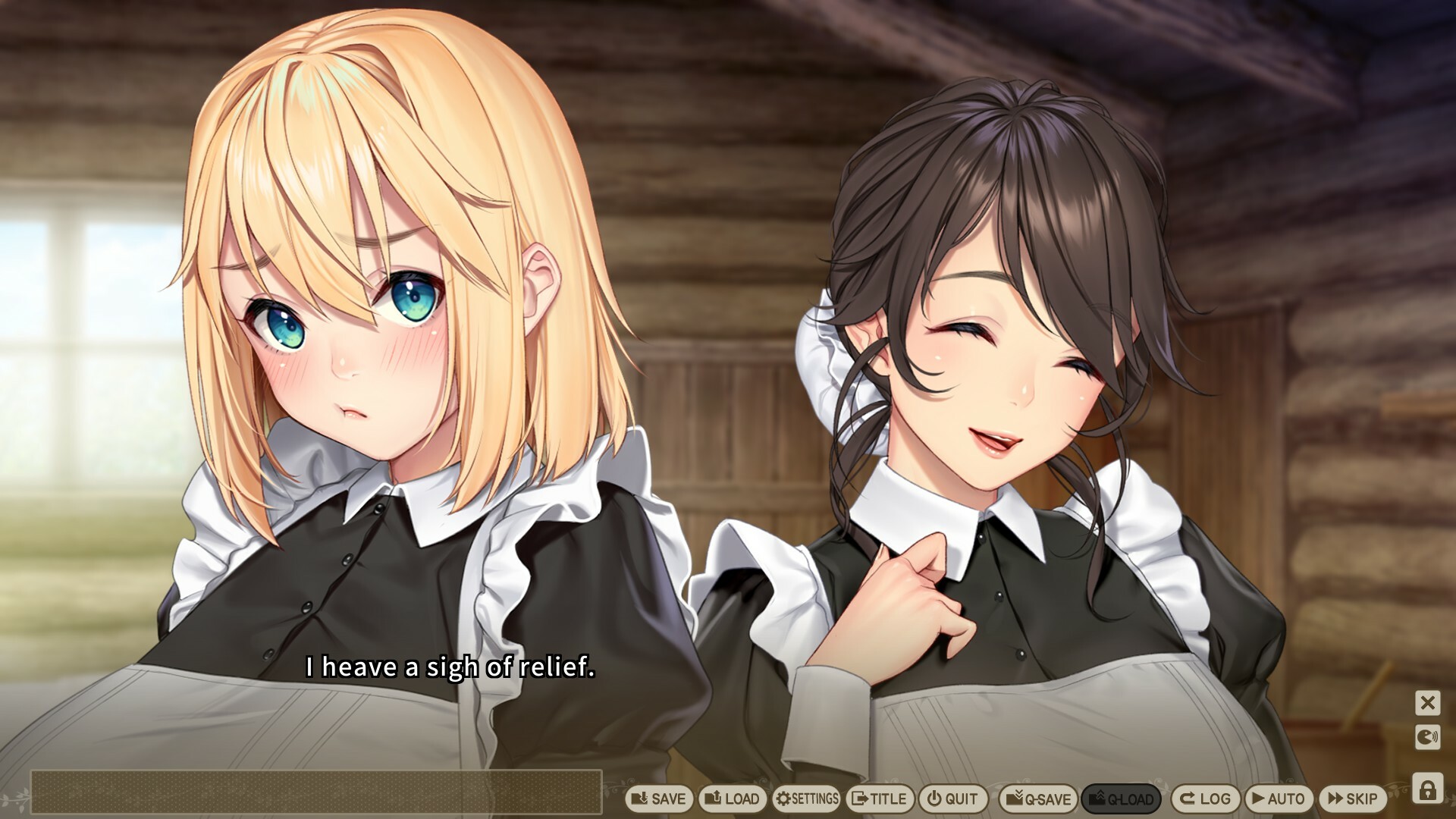Open the text backlog via LOG
Screen dimensions: 1456x819
(x=1207, y=799)
